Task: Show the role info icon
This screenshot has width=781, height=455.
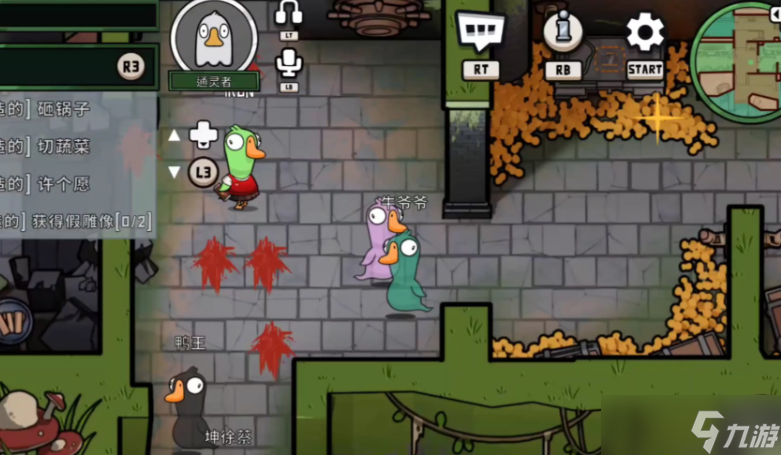Action: coord(562,32)
